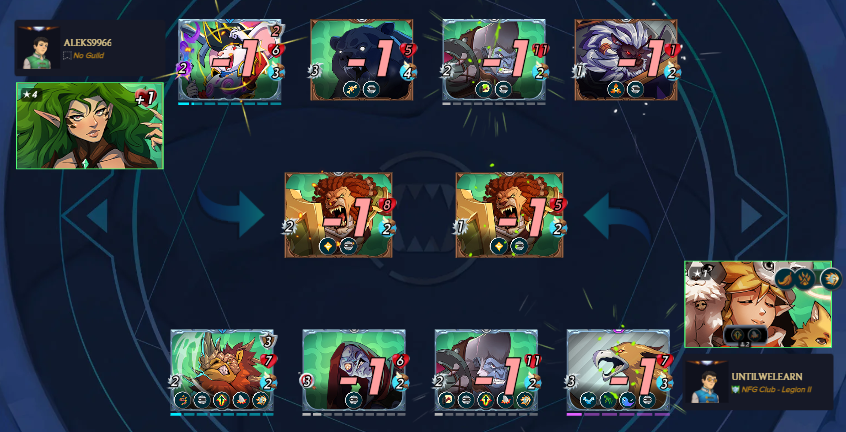Click the UNTILWELEARN player name

tap(766, 376)
